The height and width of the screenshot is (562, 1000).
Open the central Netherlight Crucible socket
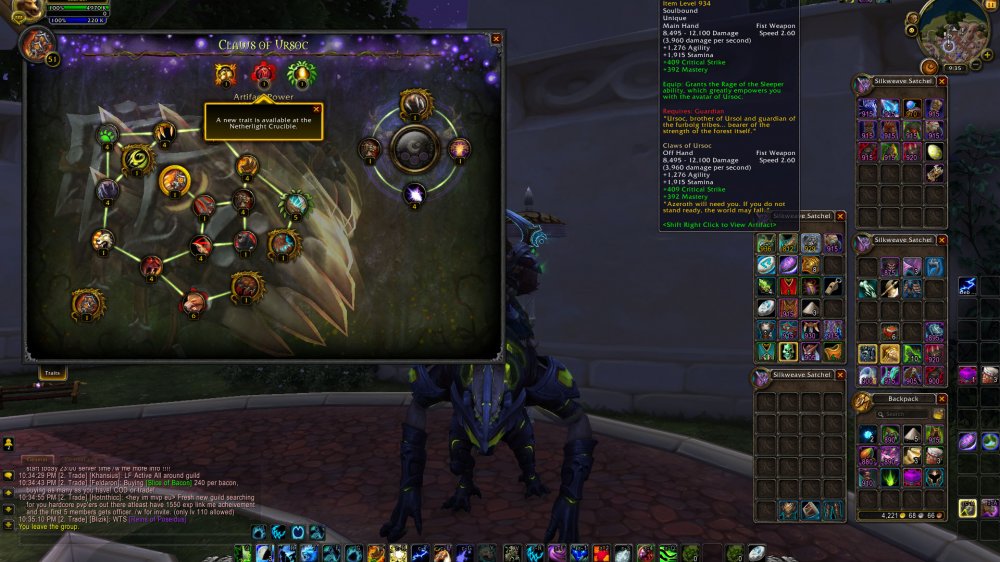coord(414,150)
